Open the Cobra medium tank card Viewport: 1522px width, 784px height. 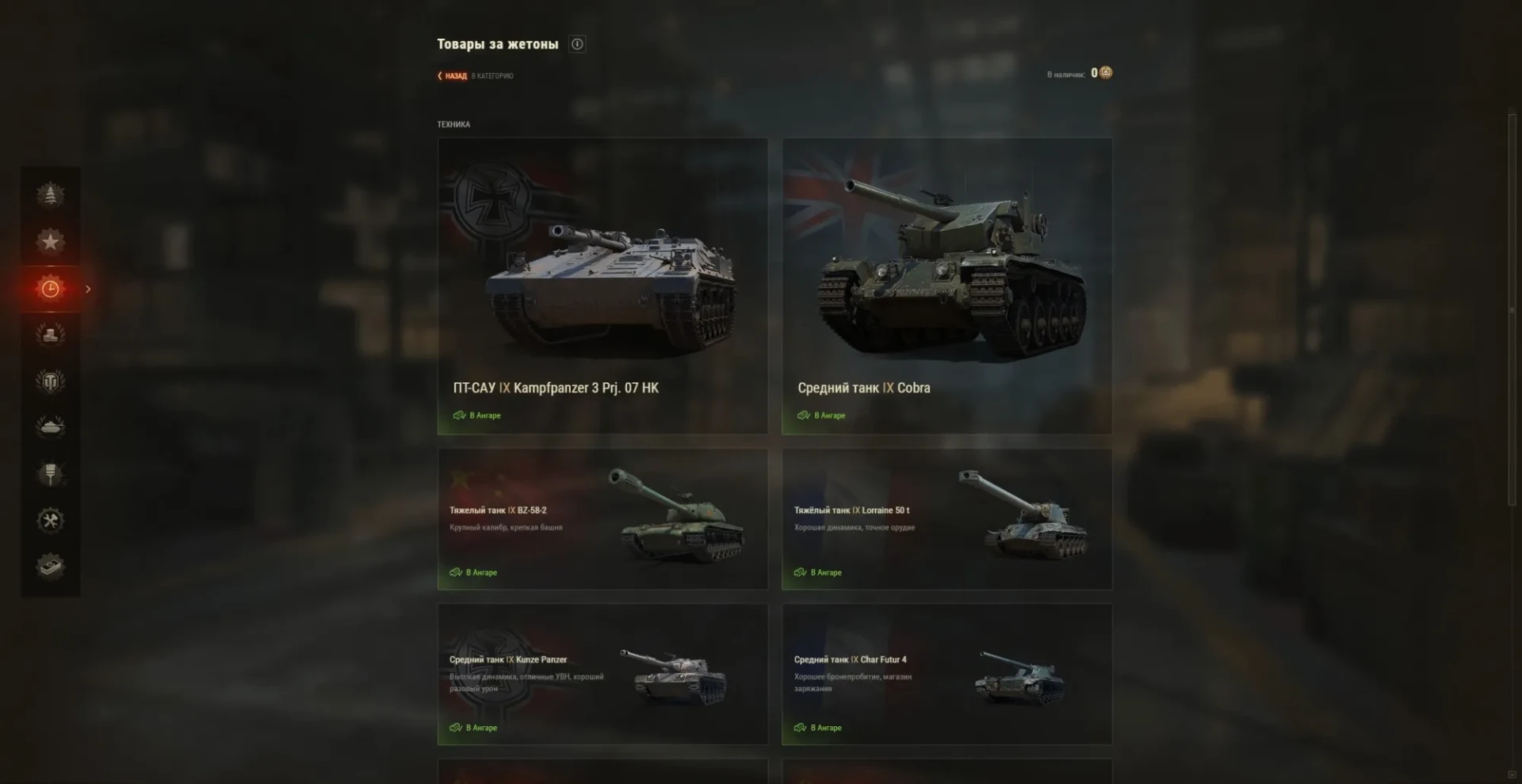click(946, 285)
